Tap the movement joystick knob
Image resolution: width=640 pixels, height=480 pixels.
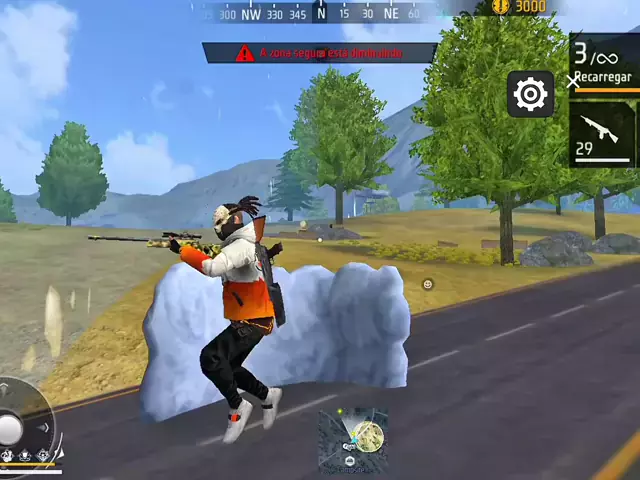pos(10,428)
